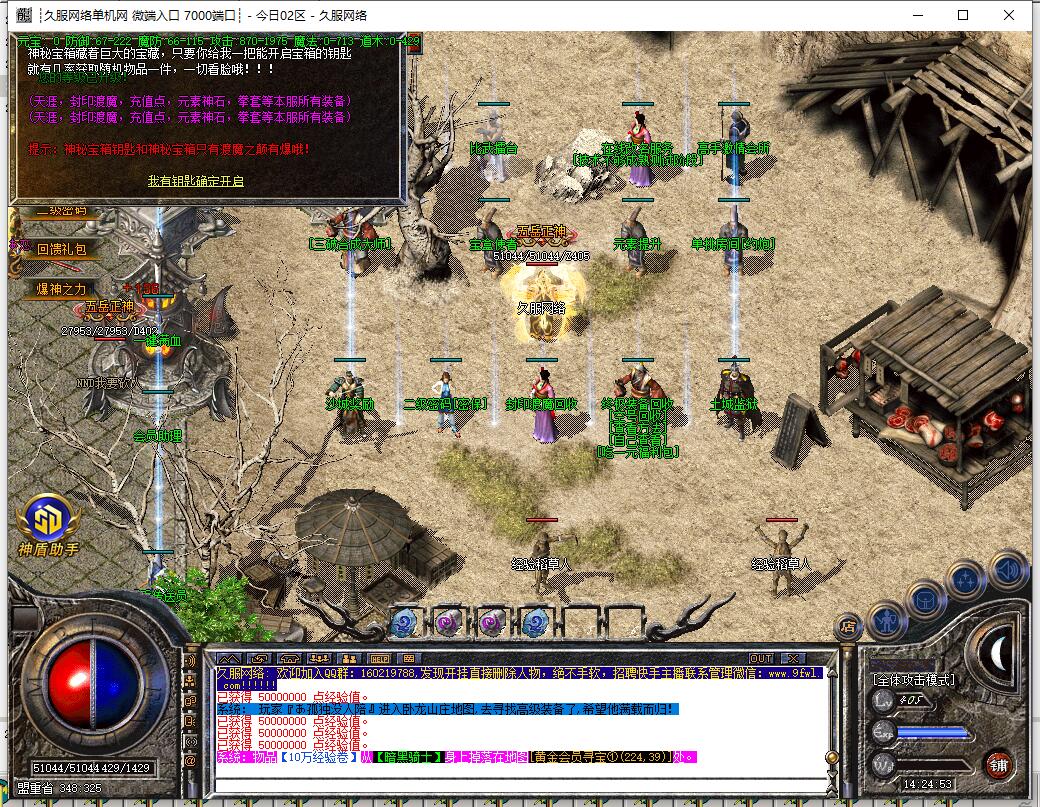Choose the 我有钥匙确定开启 dialogue link

click(x=195, y=181)
